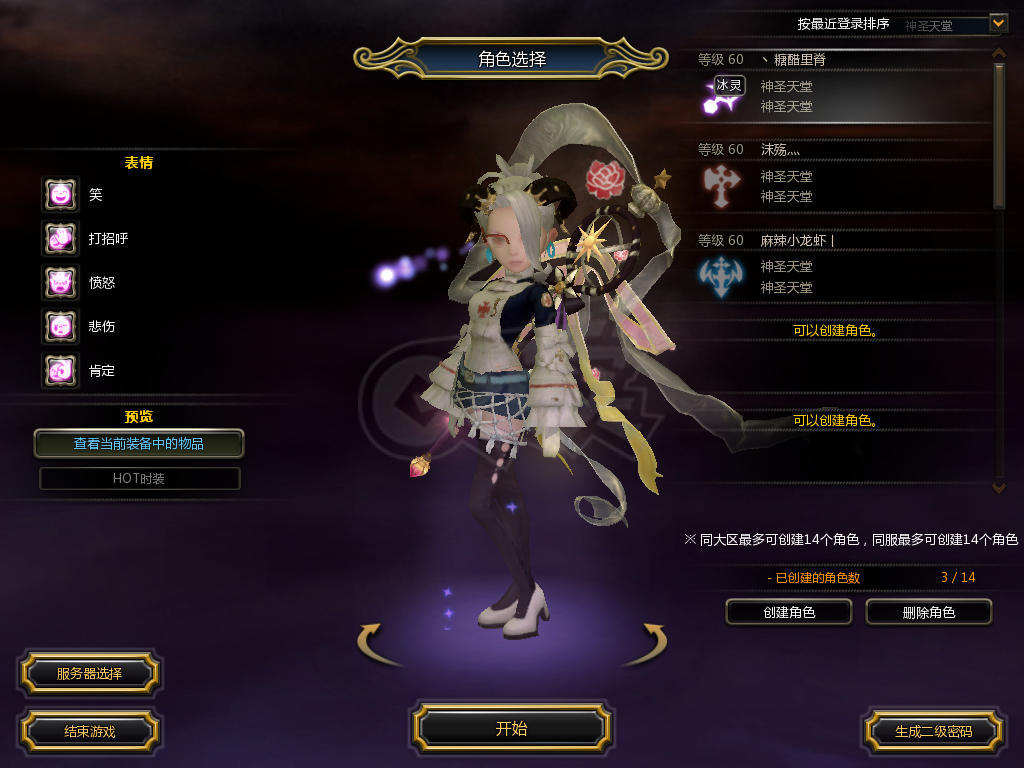The image size is (1024, 768).
Task: Show the 愤怒 angry emote
Action: (x=60, y=282)
